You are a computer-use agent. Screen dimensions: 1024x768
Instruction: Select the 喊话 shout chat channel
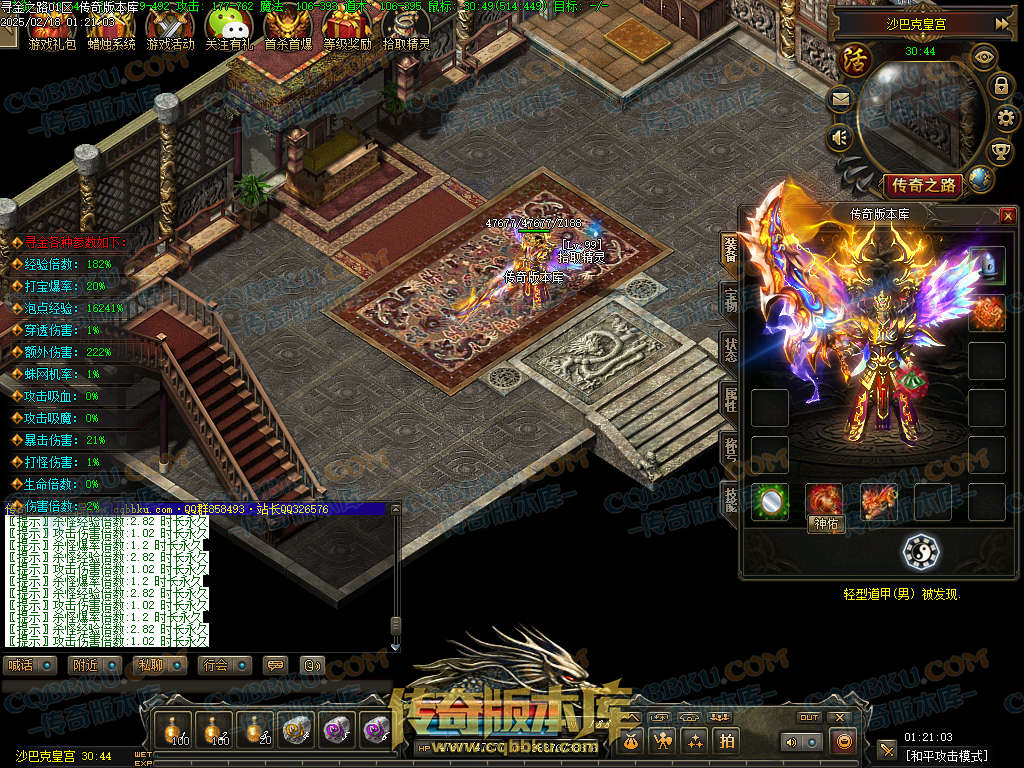click(x=30, y=665)
